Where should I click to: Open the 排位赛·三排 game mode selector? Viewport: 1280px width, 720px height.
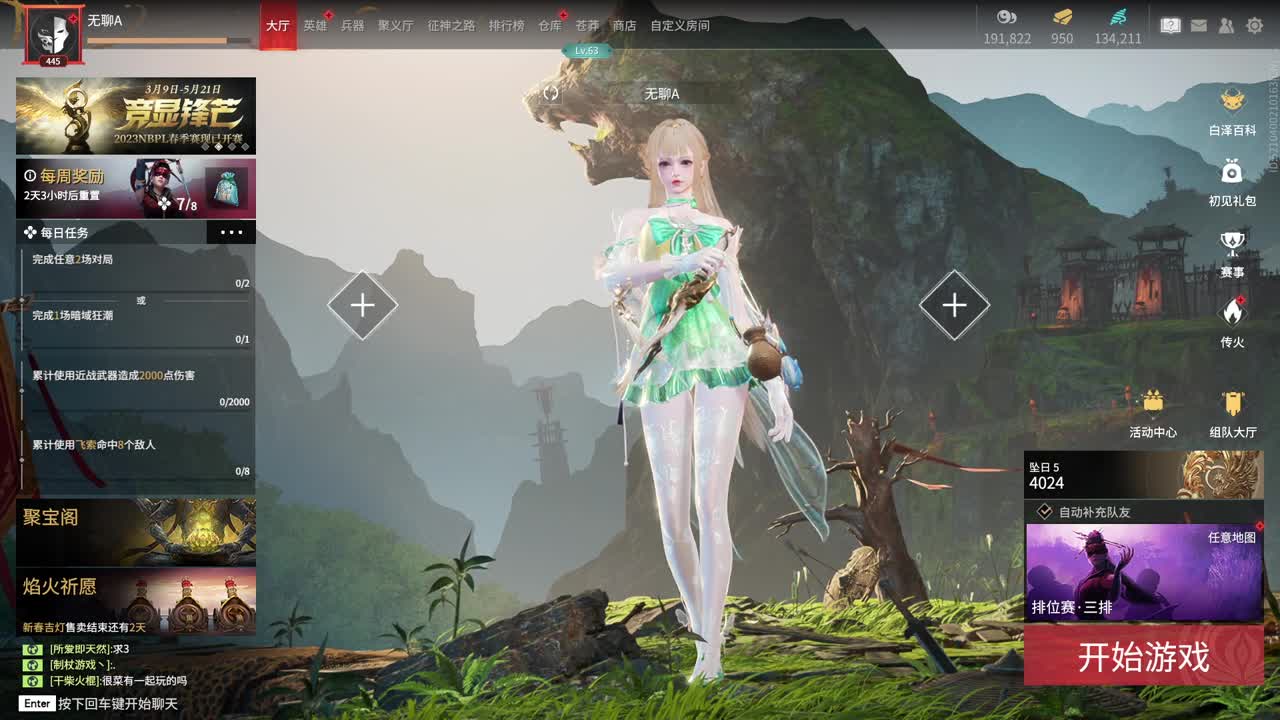pyautogui.click(x=1143, y=573)
